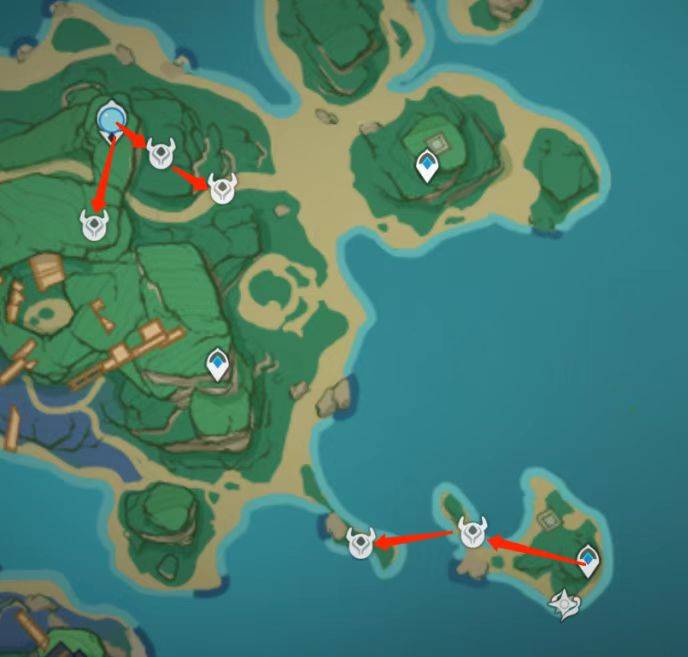Choose the teleport waypoint with no red arrow nearby, below the village
This screenshot has height=657, width=688.
217,366
